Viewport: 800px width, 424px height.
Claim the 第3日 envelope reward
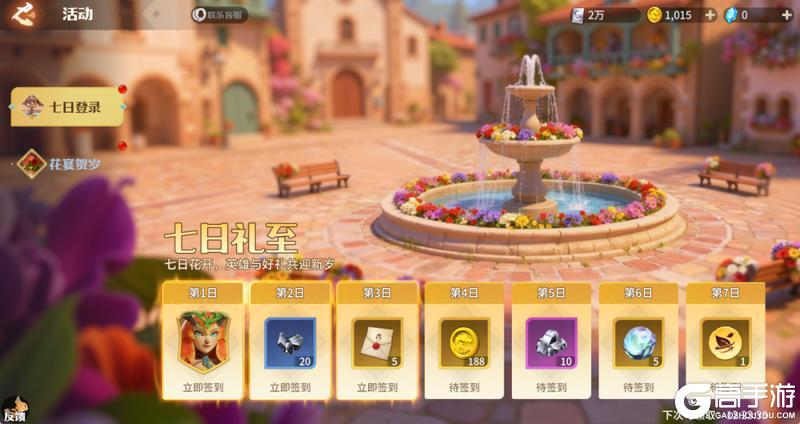tap(376, 341)
